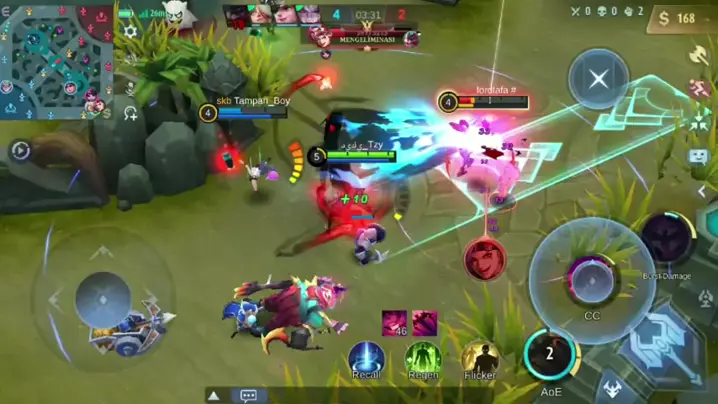The image size is (718, 404).
Task: Tap the movement joystick pad
Action: 103,298
